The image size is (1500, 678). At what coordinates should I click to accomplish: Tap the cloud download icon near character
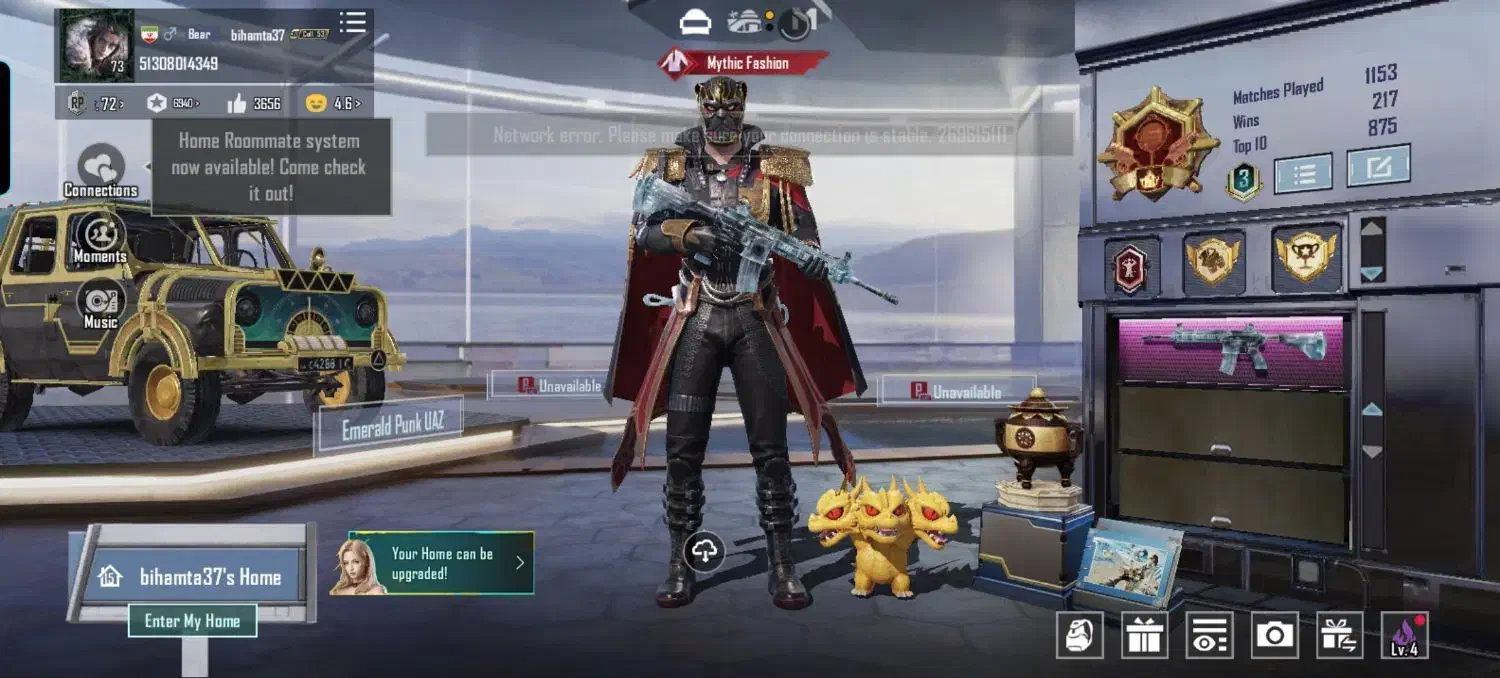[706, 550]
